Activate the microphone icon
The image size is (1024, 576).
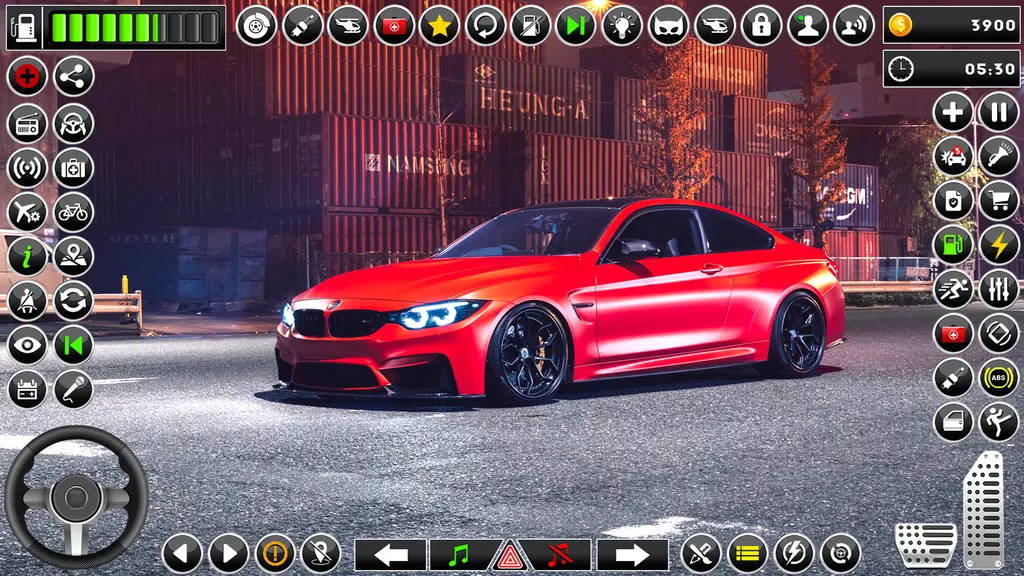coord(73,389)
